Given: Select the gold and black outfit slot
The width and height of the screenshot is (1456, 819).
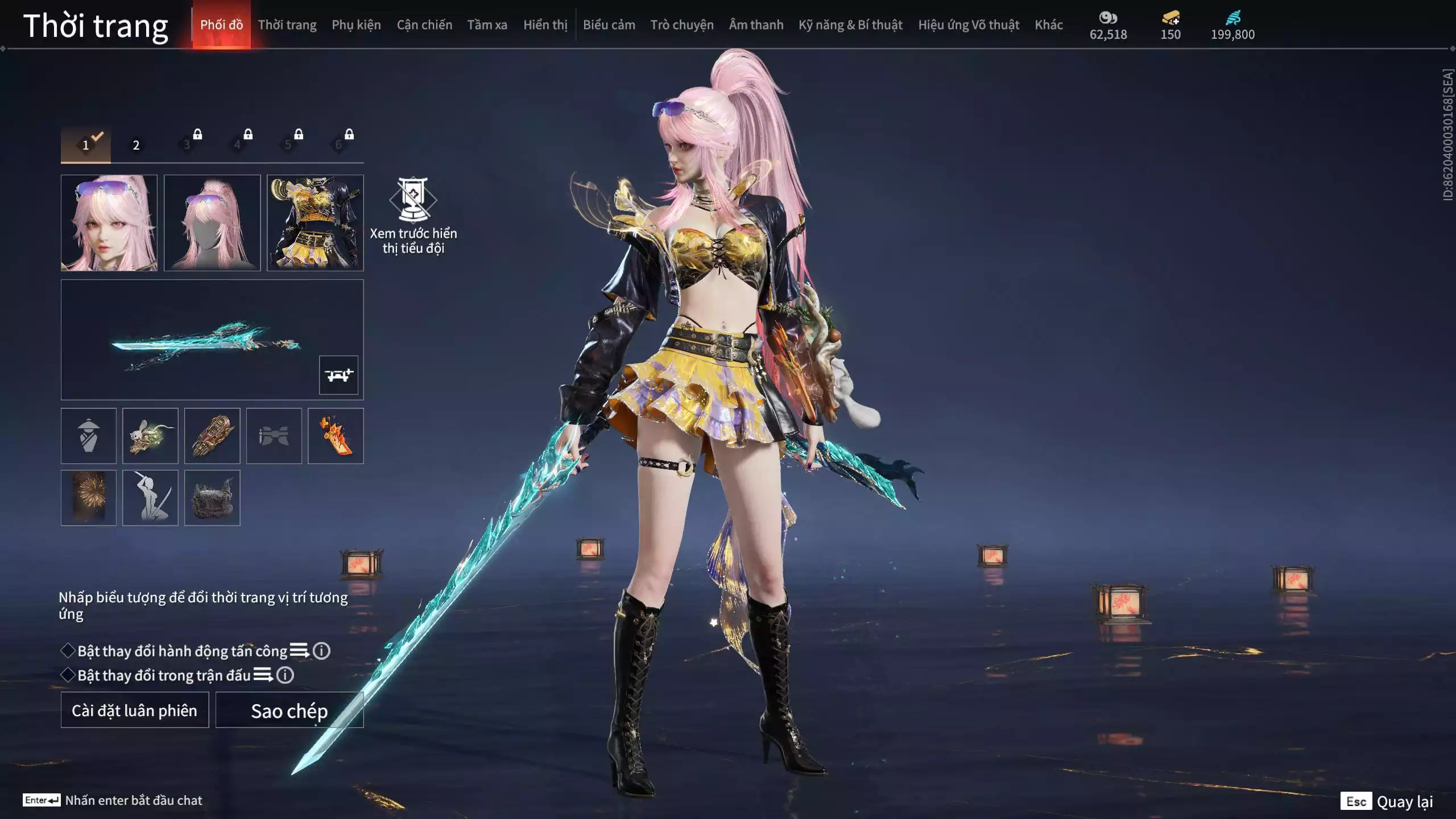Looking at the screenshot, I should (315, 222).
